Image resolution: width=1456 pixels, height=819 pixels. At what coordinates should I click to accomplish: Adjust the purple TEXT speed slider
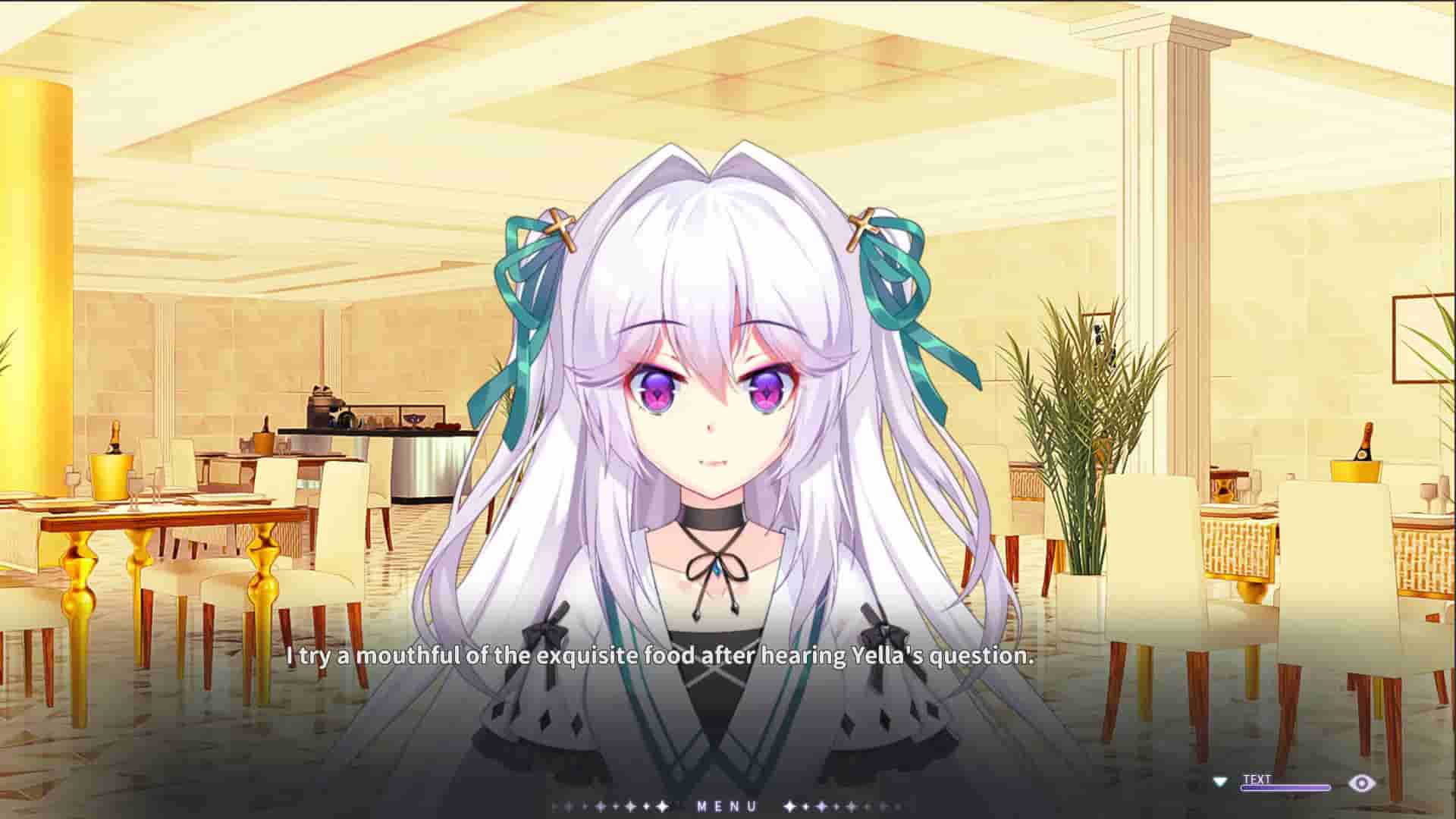tap(1285, 787)
